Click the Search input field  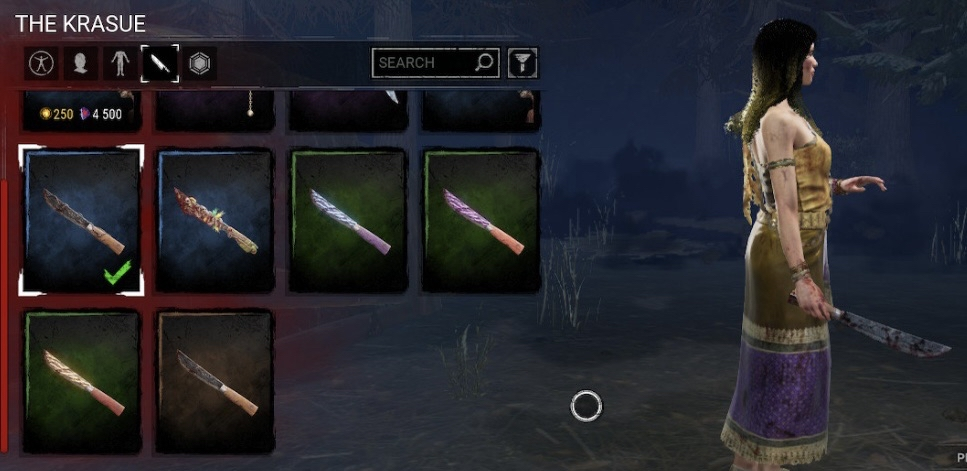point(425,63)
